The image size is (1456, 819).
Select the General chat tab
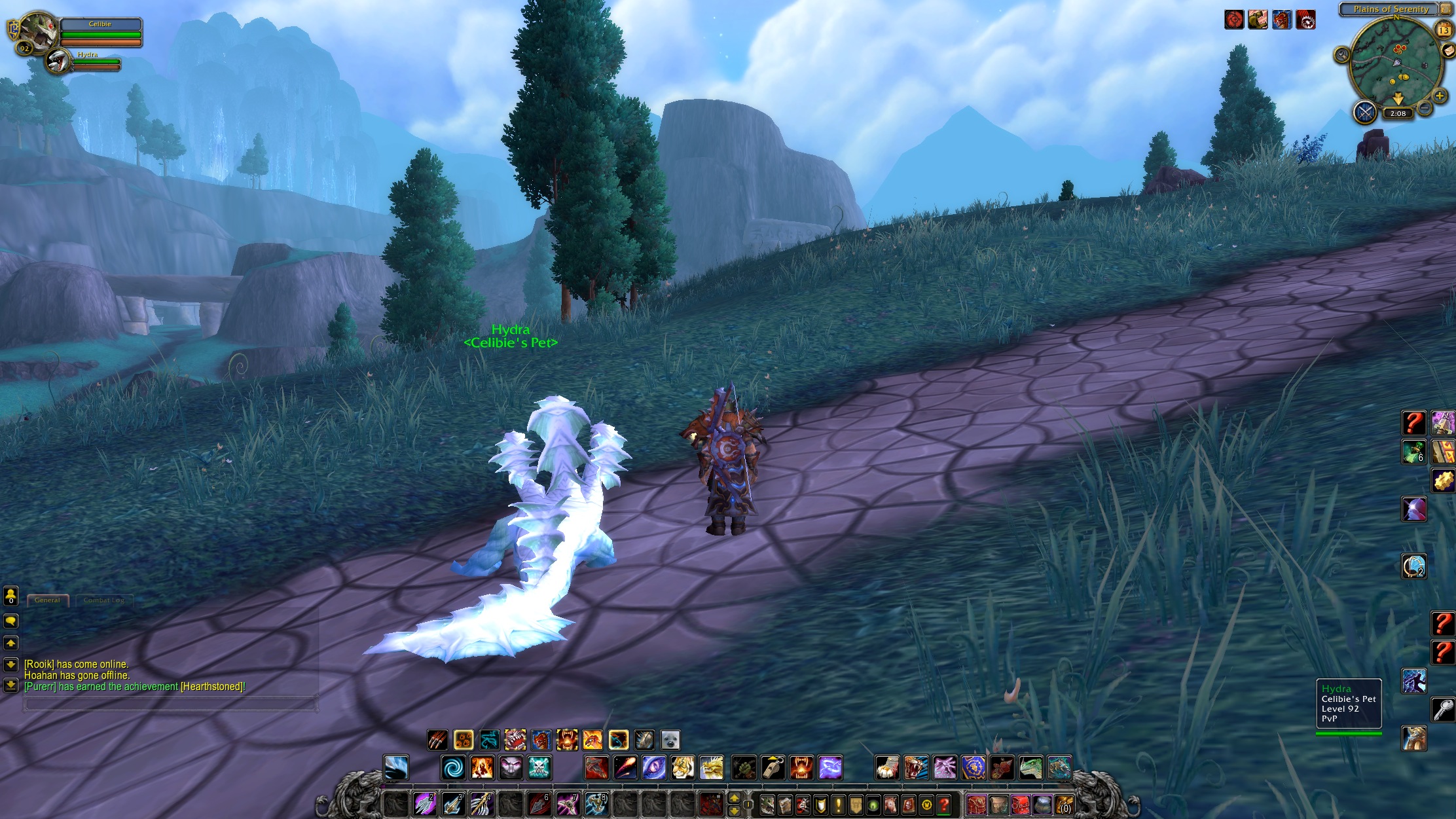pyautogui.click(x=47, y=600)
